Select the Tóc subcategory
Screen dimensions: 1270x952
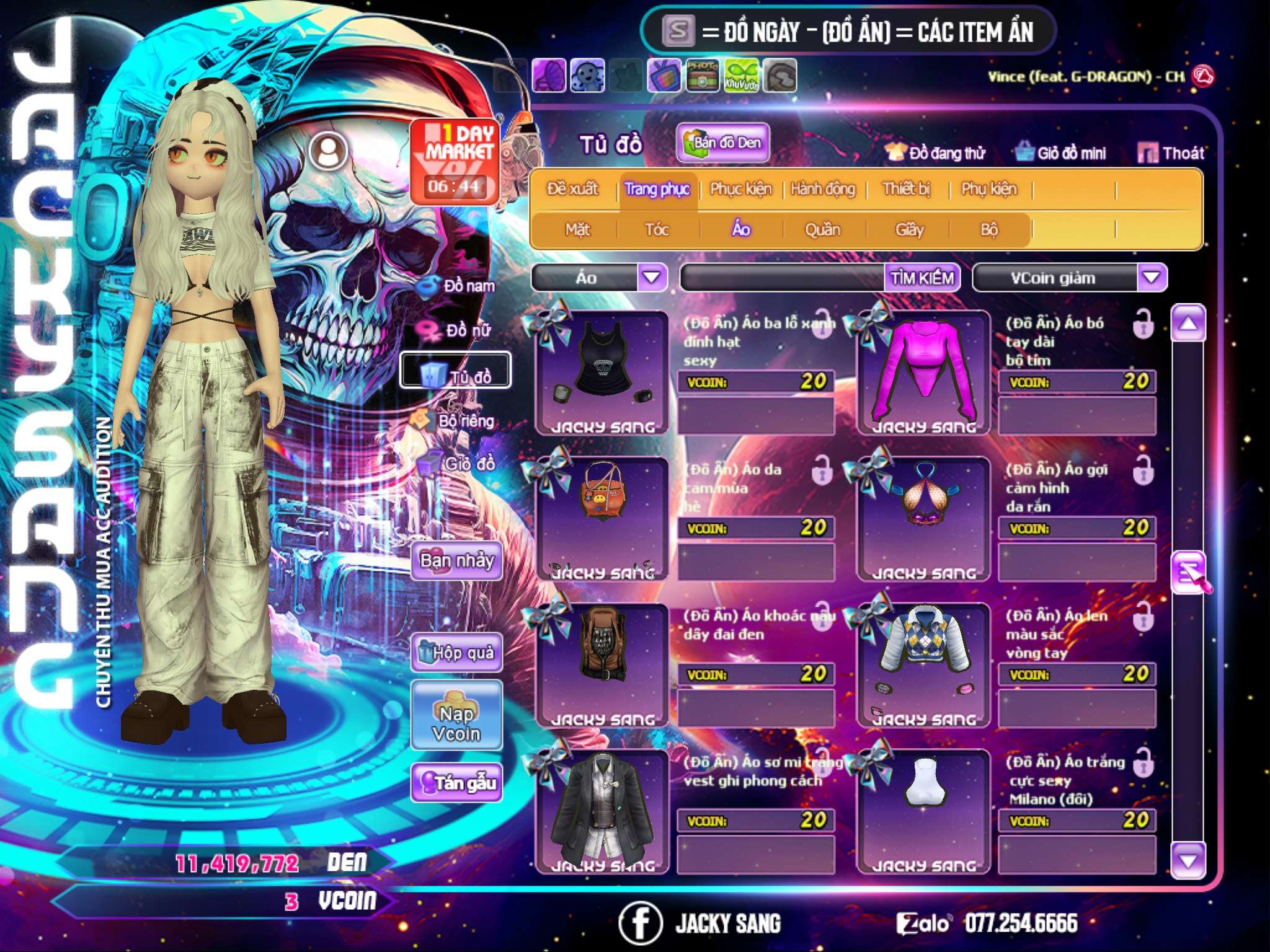(657, 230)
